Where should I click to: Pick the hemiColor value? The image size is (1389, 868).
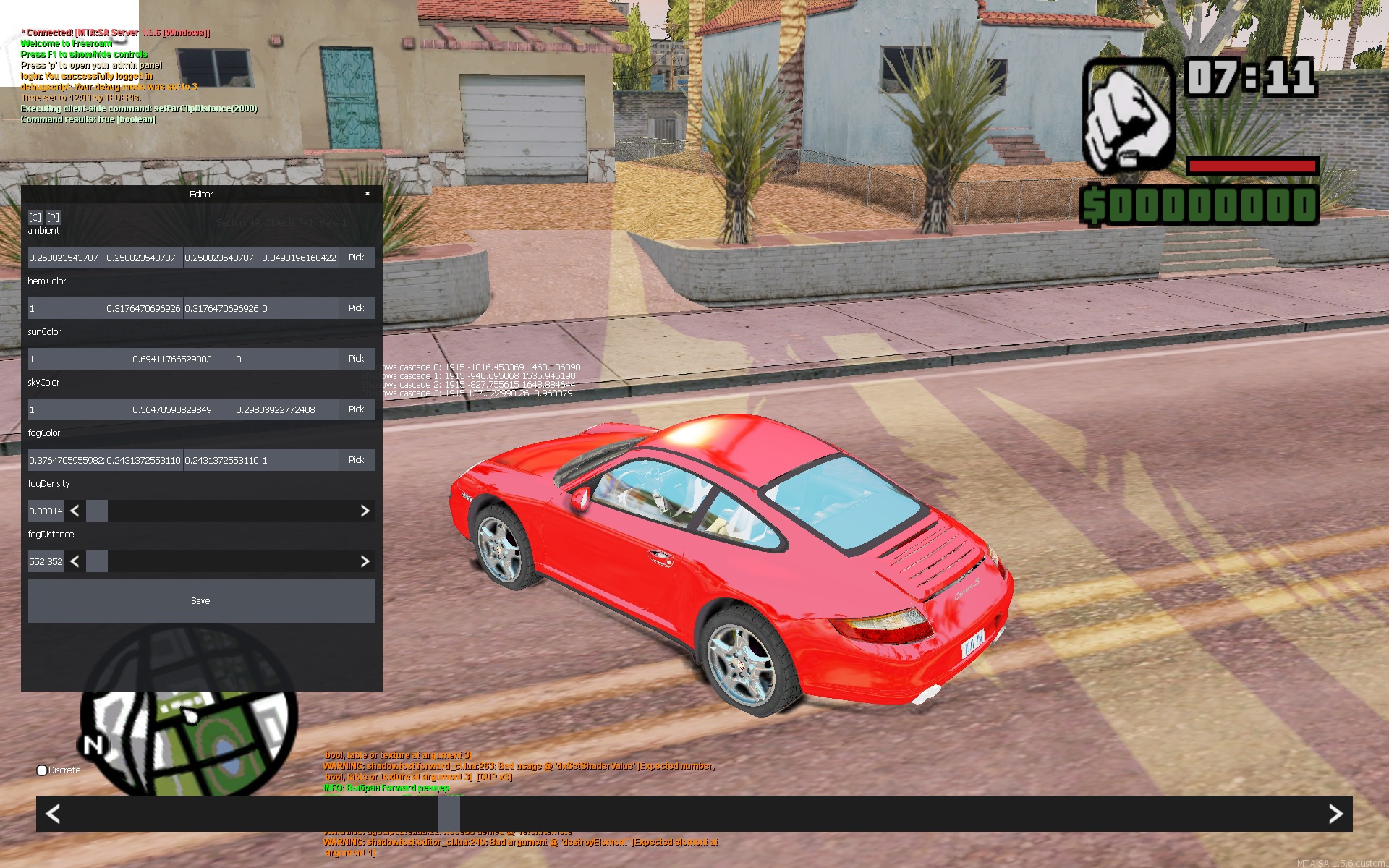[357, 308]
